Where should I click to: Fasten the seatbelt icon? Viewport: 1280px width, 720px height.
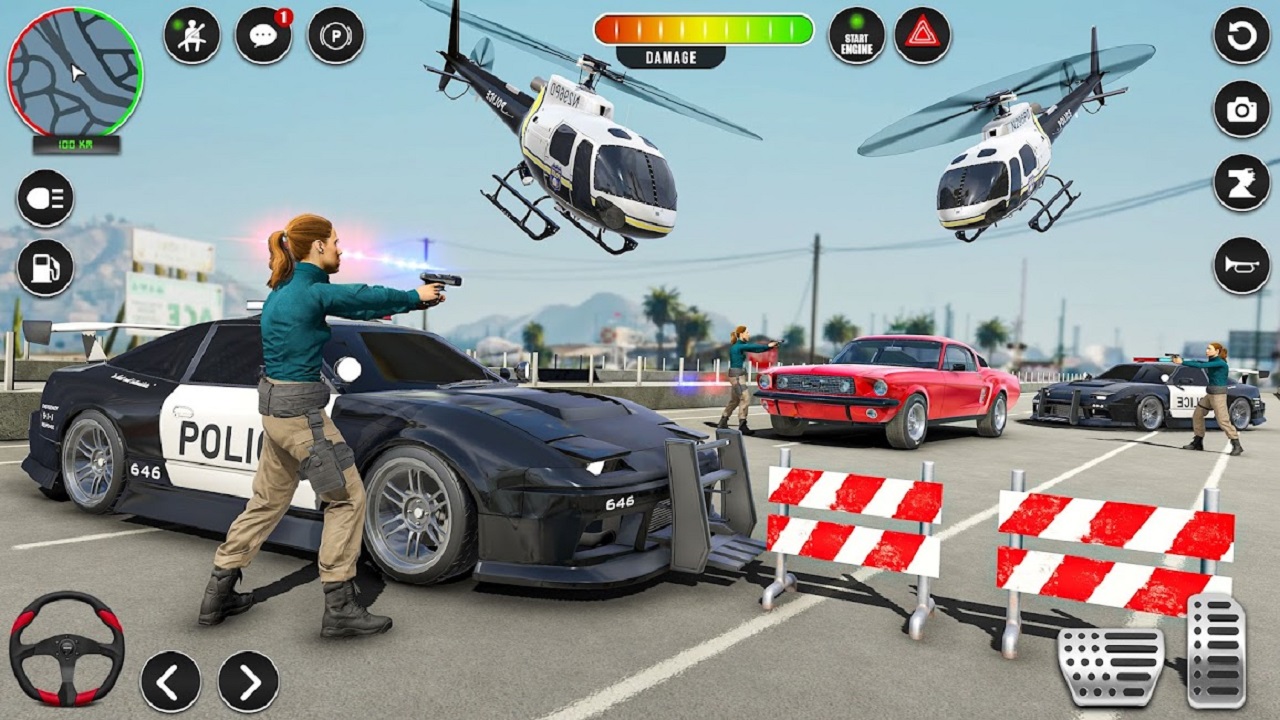click(x=191, y=33)
